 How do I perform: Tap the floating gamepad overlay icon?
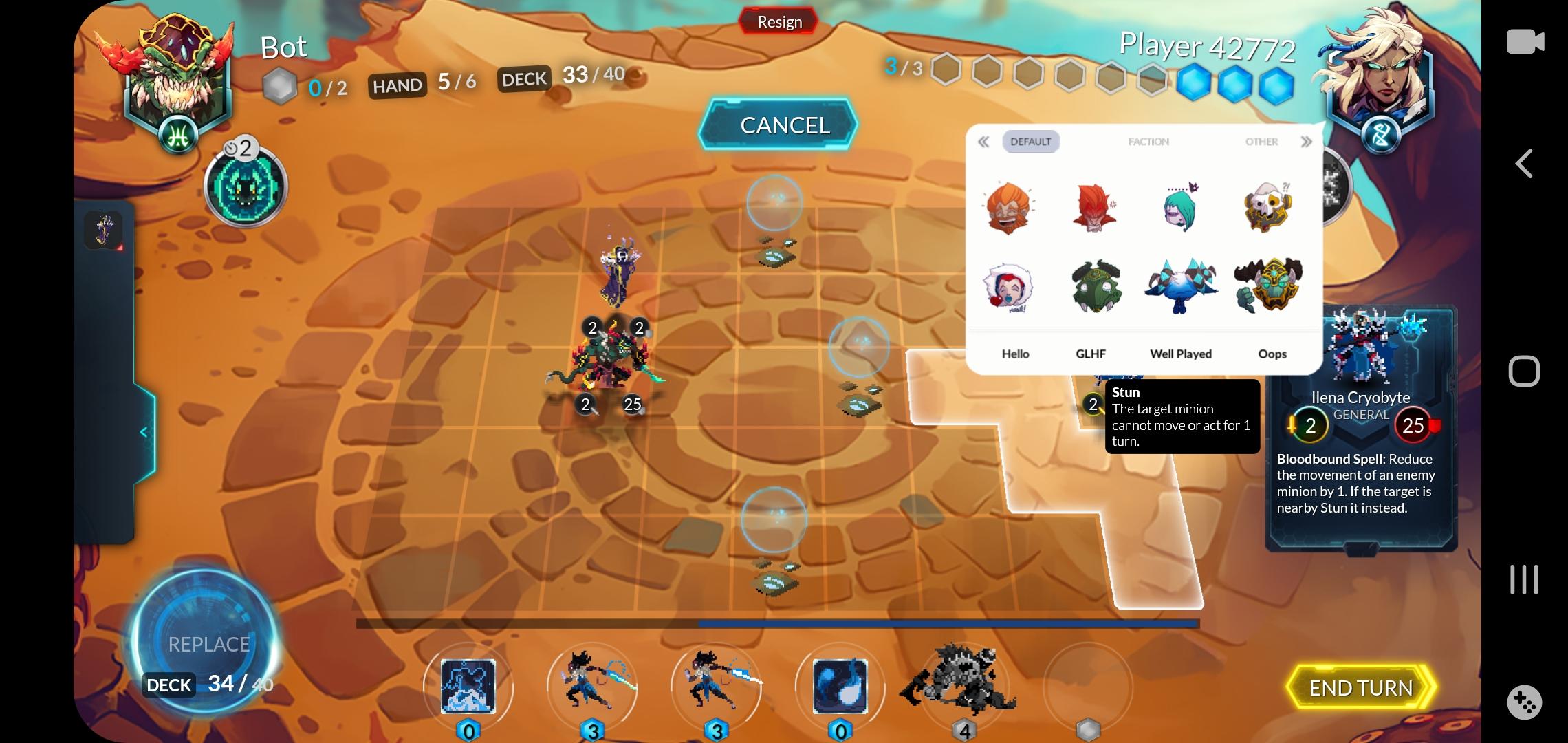coord(1525,703)
